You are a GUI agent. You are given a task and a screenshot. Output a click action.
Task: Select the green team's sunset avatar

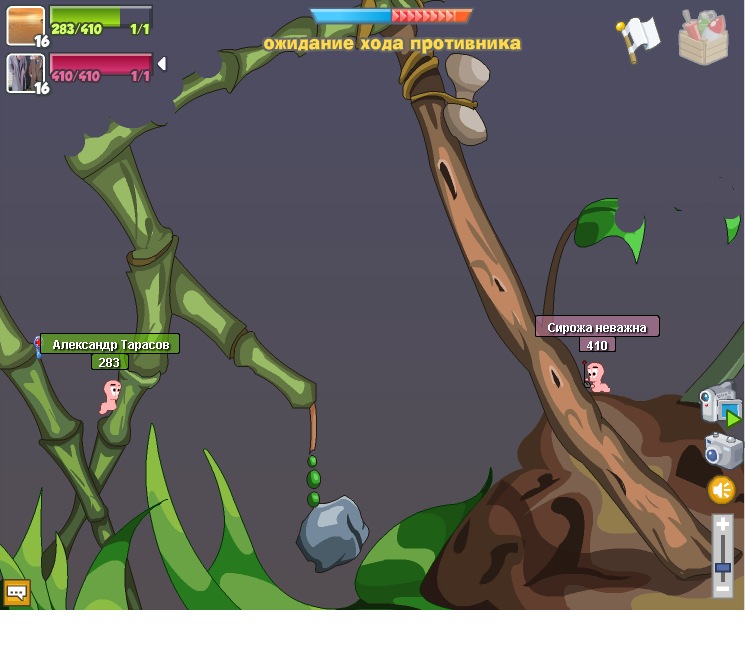tap(25, 25)
